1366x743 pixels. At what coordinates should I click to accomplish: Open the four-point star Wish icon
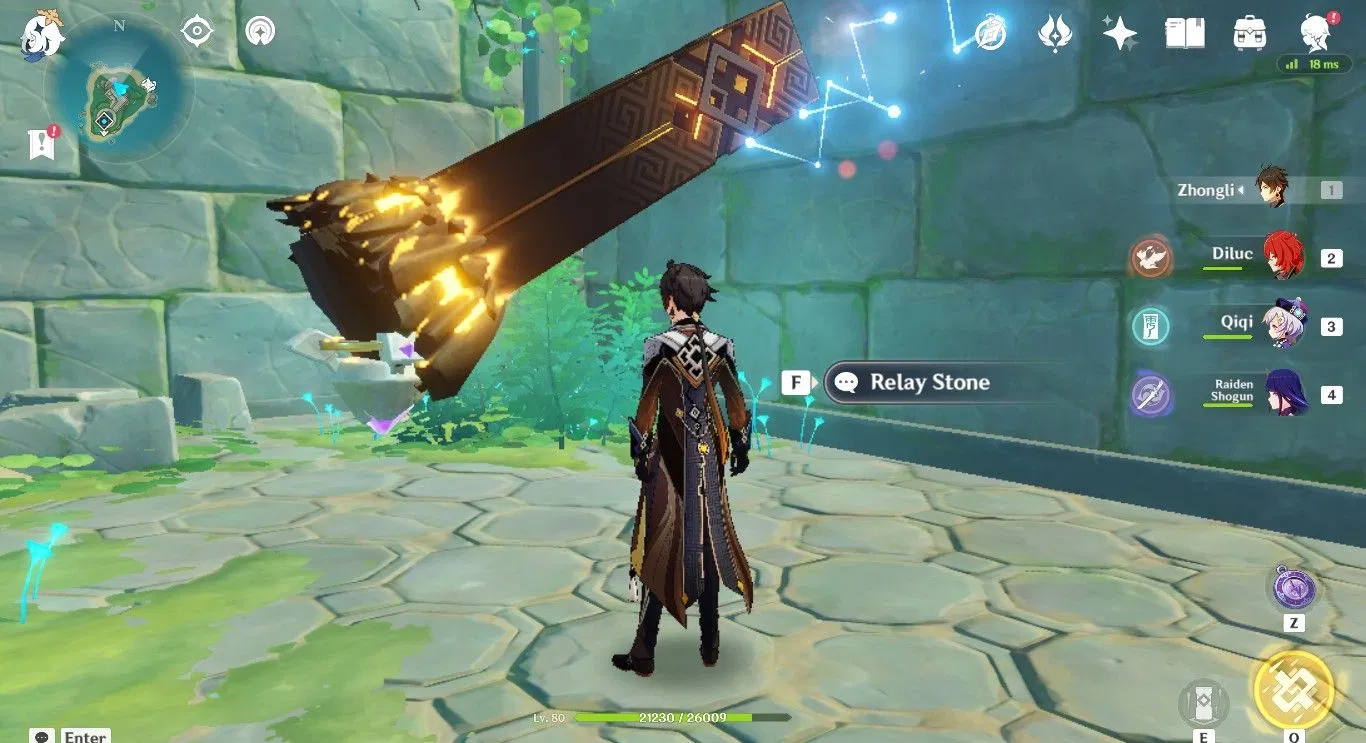click(x=1119, y=33)
